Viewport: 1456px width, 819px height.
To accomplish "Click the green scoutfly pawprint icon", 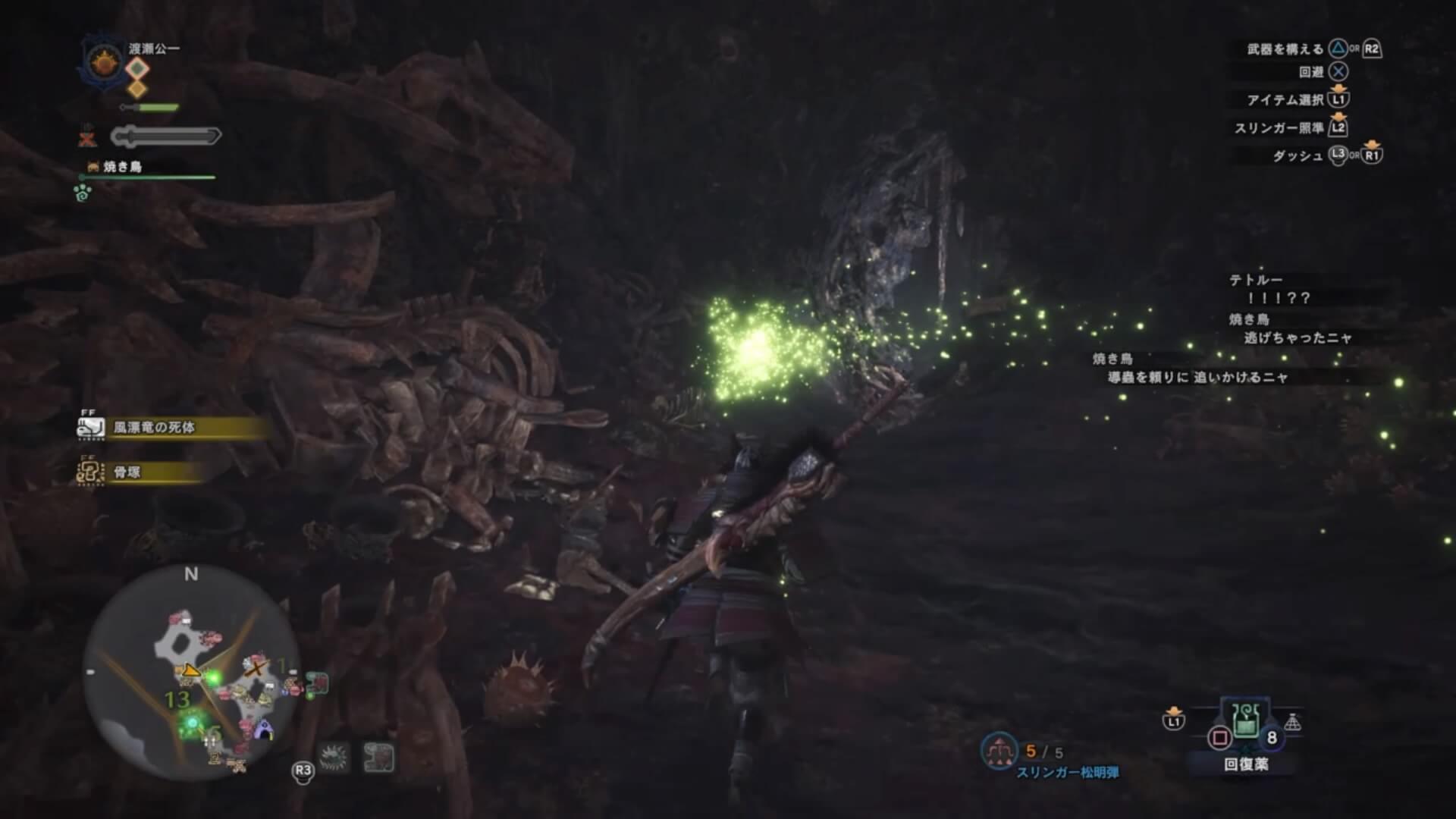I will tap(83, 193).
